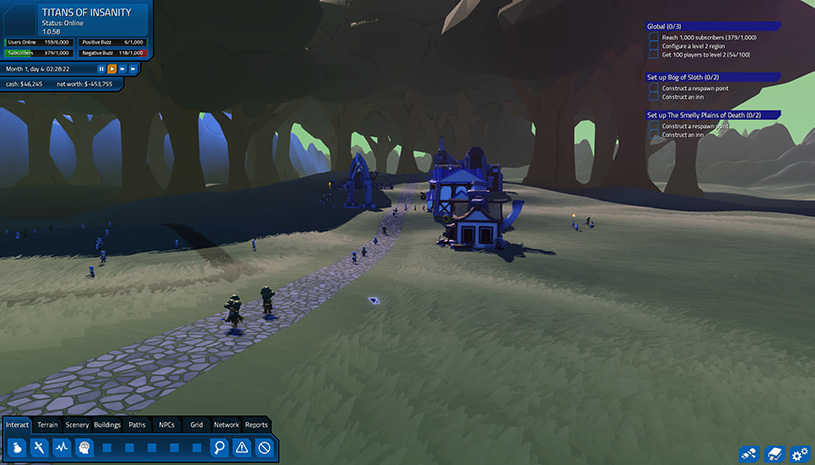Open the Network tab

click(226, 425)
